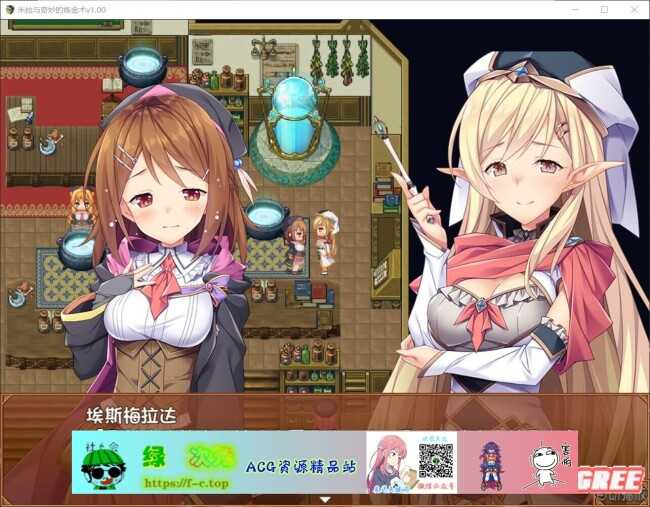Maximize the game window

point(604,9)
